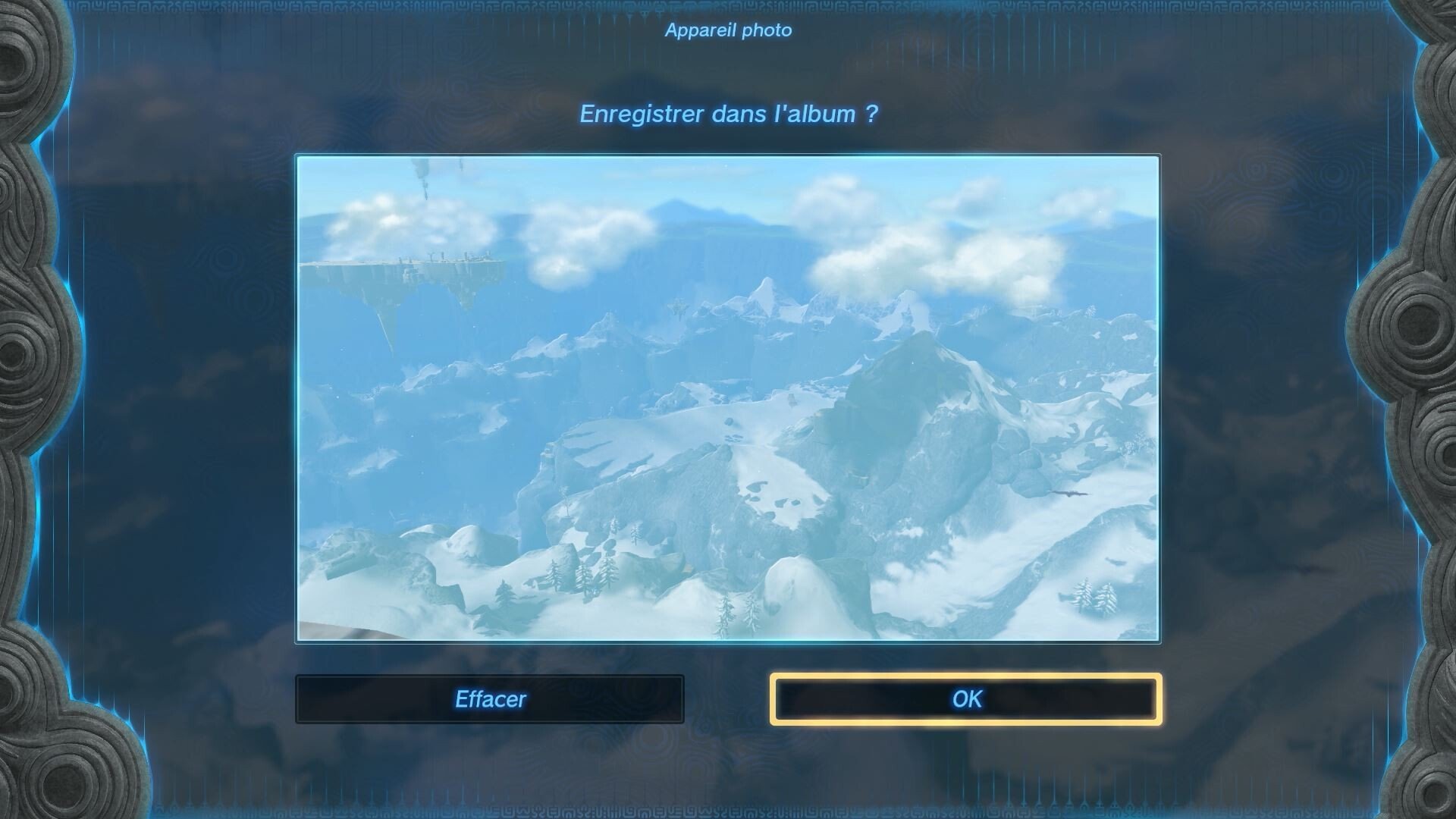Click the 'Enregistrer dans l'album ?' prompt

(727, 114)
